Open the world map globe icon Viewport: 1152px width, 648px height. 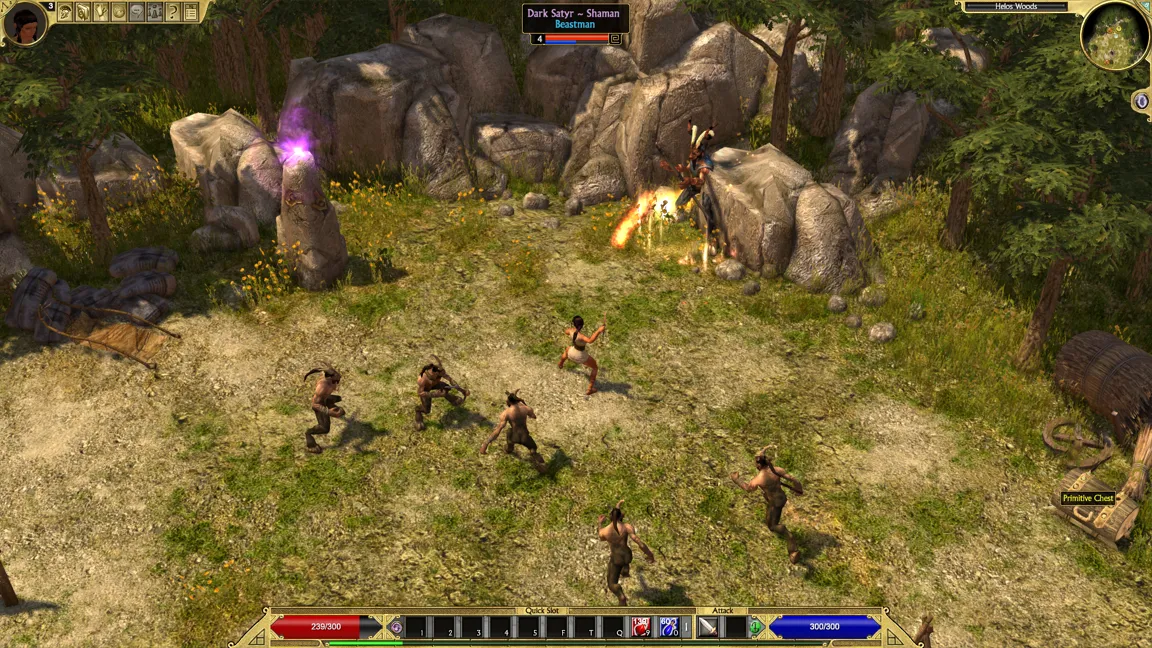click(x=119, y=12)
